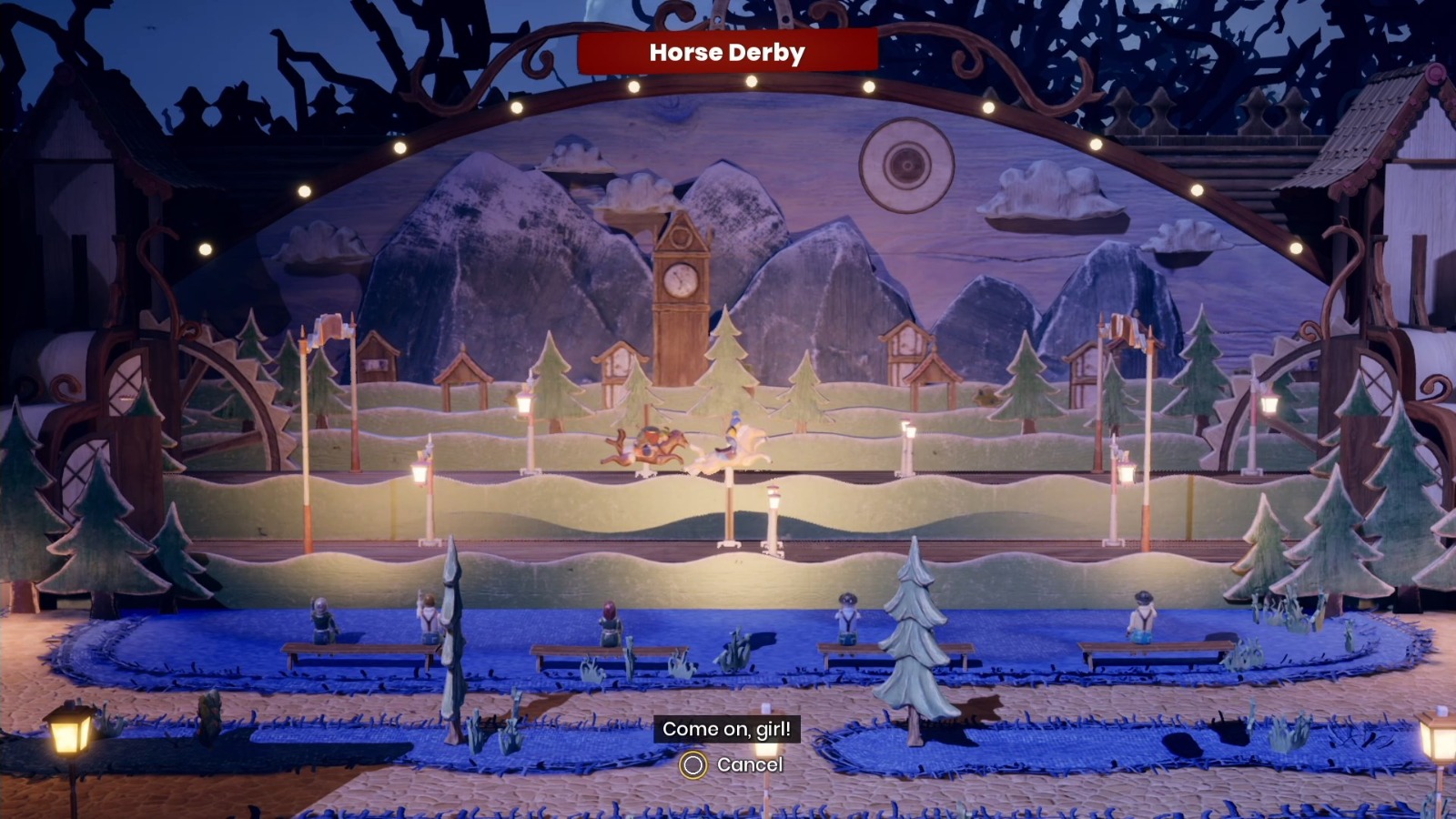Click the circle Cancel prompt icon
This screenshot has width=1456, height=819.
pos(693,764)
